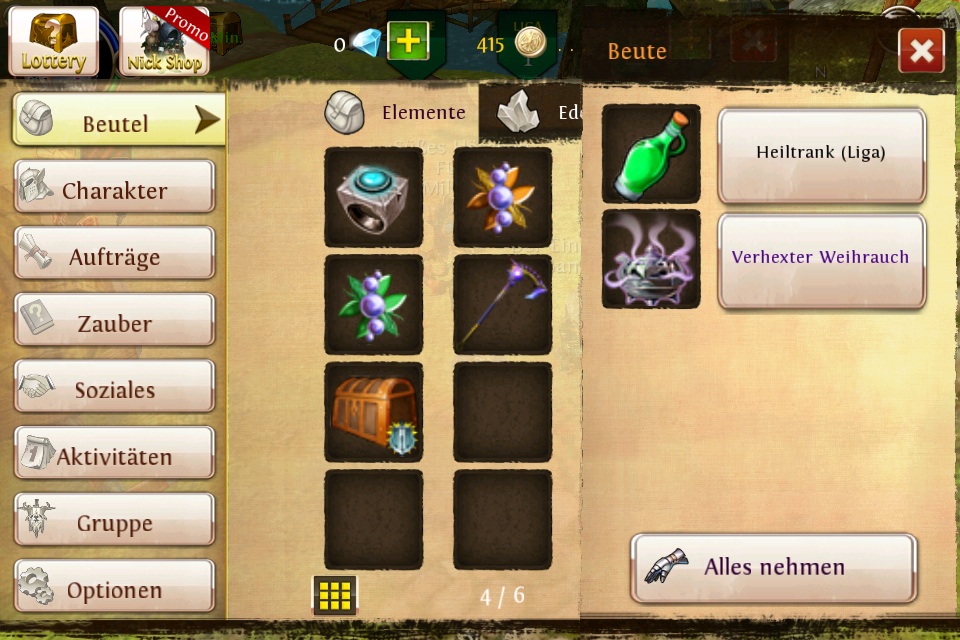Viewport: 960px width, 640px height.
Task: Select the treasure chest item slot
Action: (x=373, y=411)
